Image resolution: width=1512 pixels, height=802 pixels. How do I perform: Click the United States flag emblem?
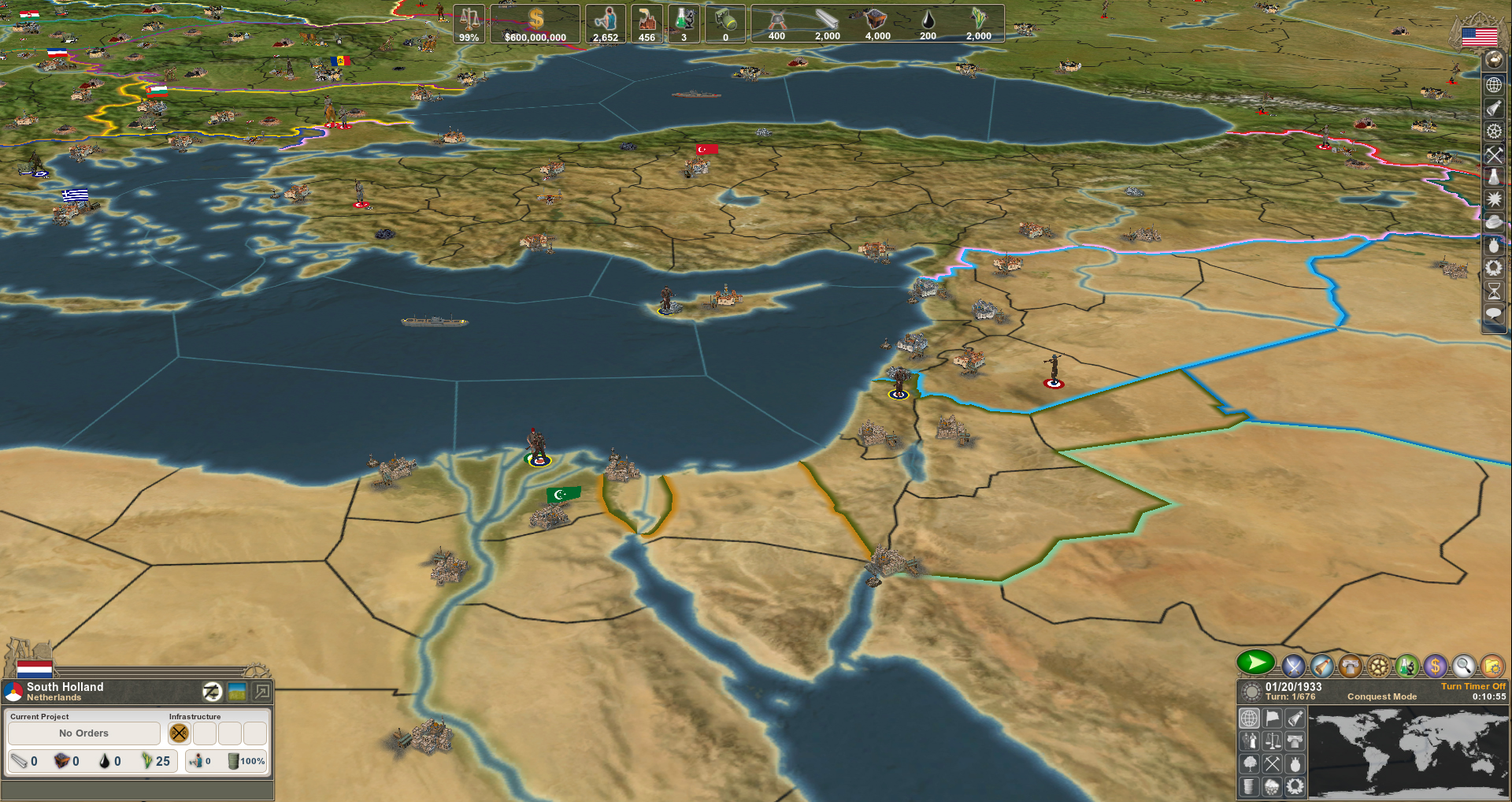1479,36
